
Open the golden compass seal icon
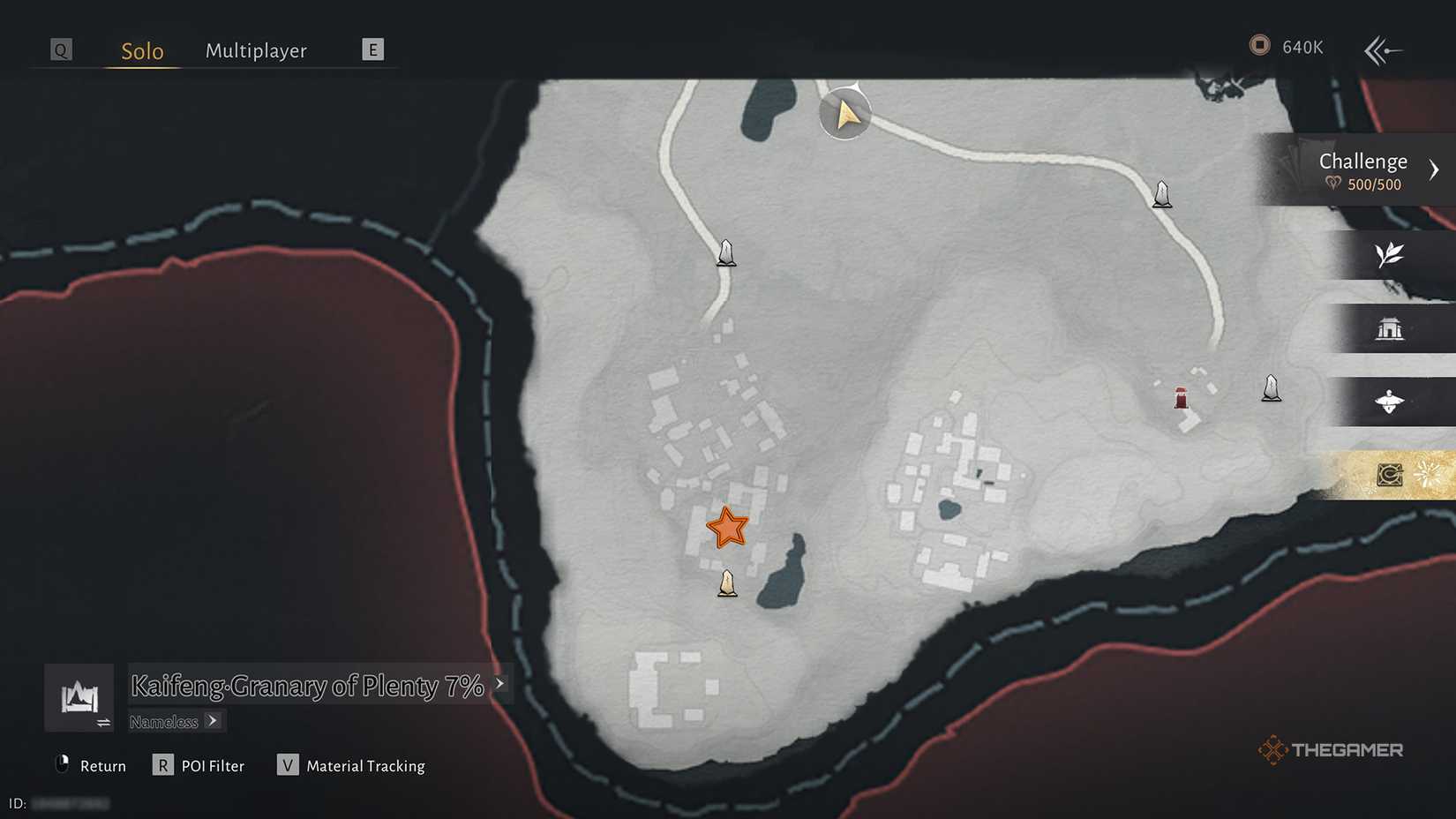1390,474
